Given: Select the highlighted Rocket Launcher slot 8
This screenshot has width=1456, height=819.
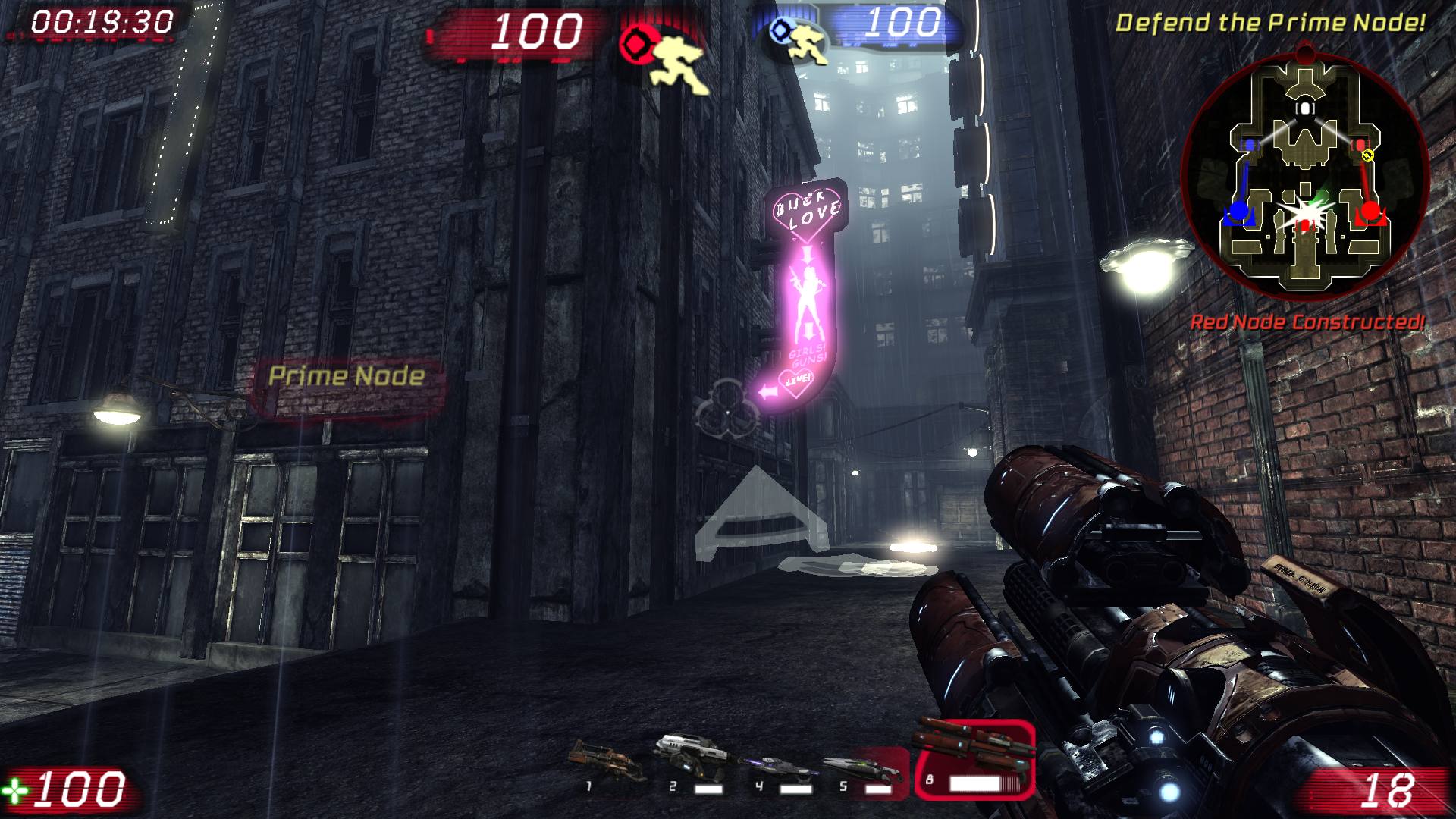Looking at the screenshot, I should coord(974,758).
